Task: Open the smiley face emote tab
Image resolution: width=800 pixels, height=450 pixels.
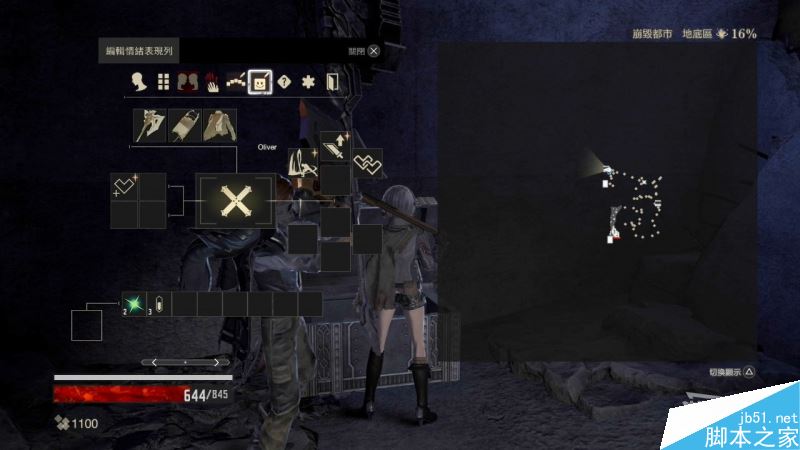Action: coord(260,82)
